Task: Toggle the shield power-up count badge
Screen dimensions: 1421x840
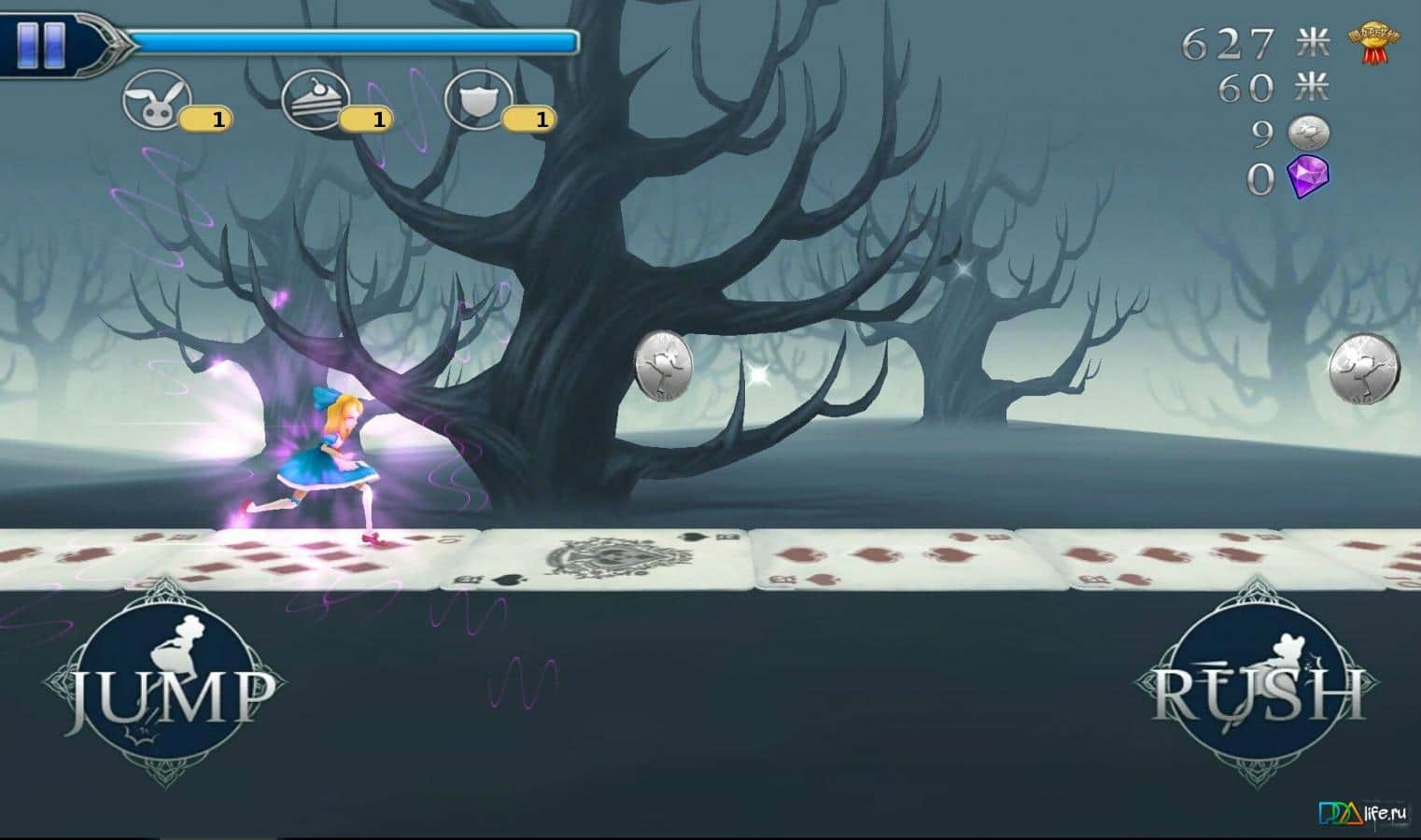Action: coord(529,119)
